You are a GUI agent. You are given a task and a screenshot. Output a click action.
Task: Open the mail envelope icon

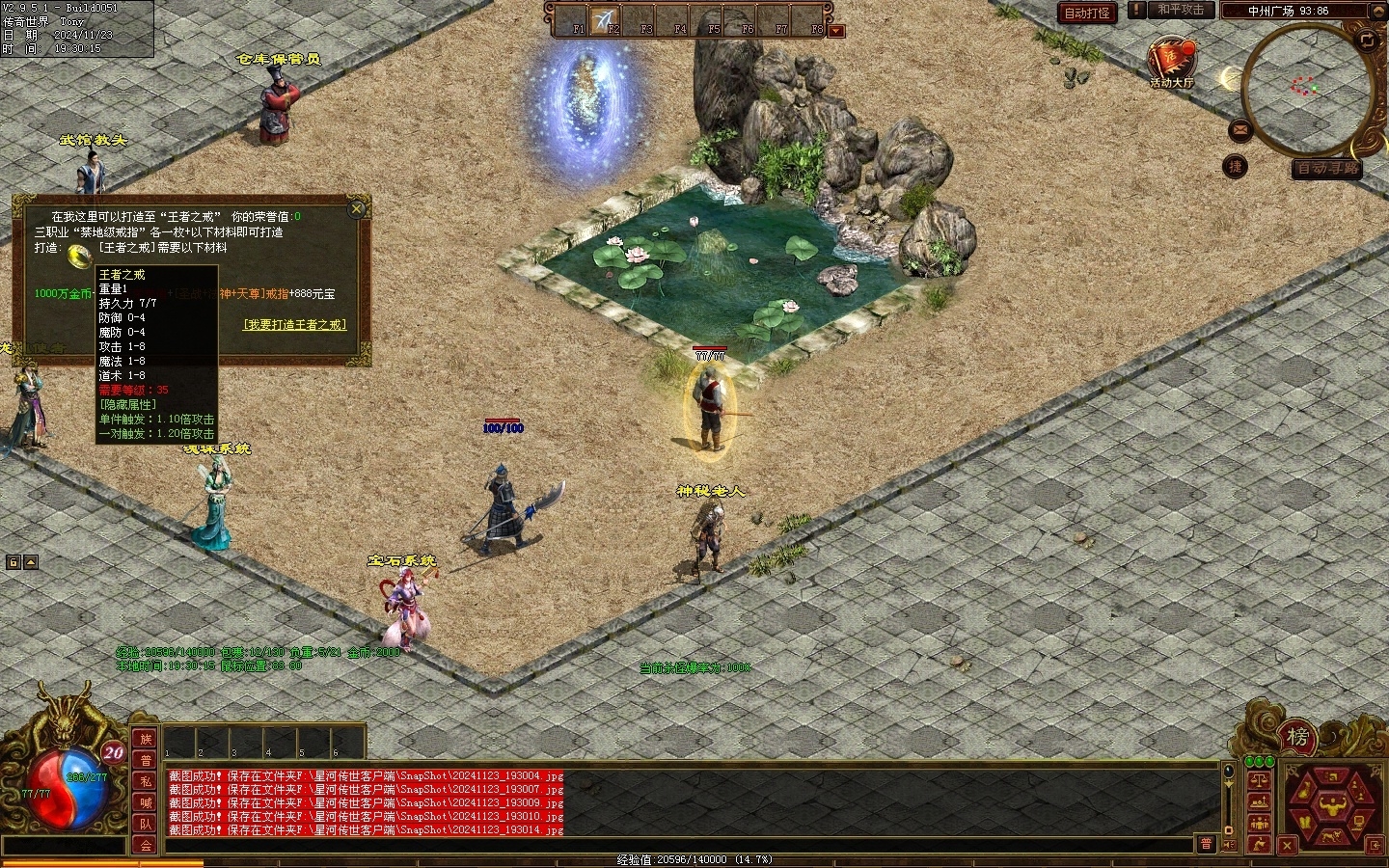[1239, 129]
